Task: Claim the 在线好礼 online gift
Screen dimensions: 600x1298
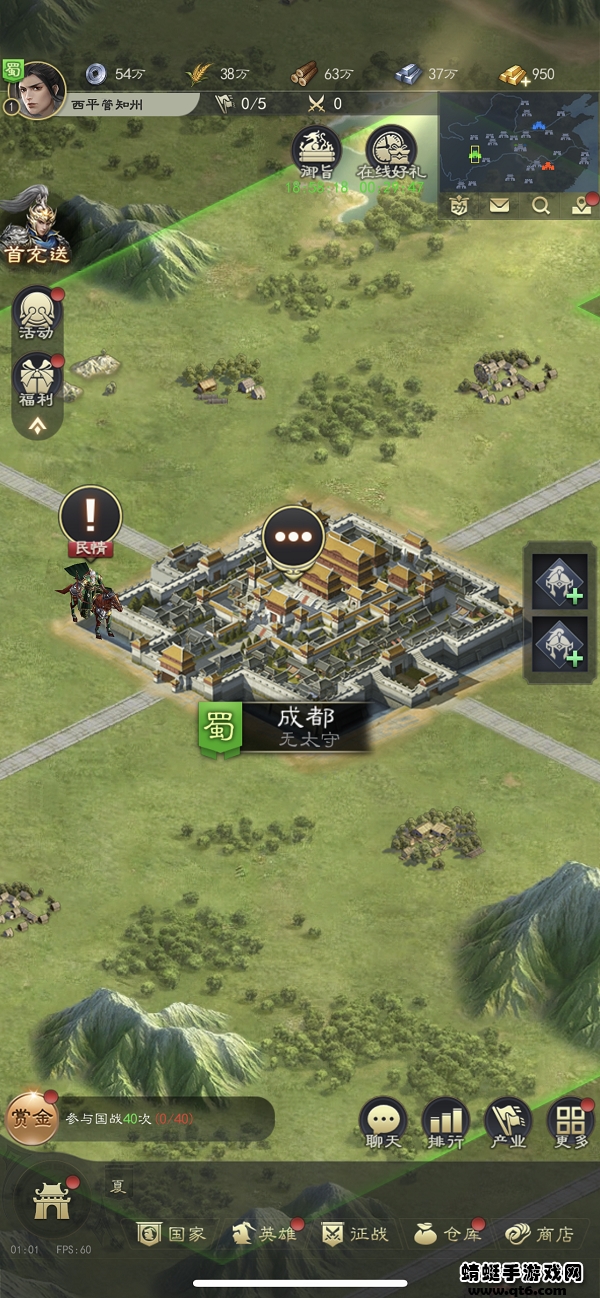Action: point(391,152)
